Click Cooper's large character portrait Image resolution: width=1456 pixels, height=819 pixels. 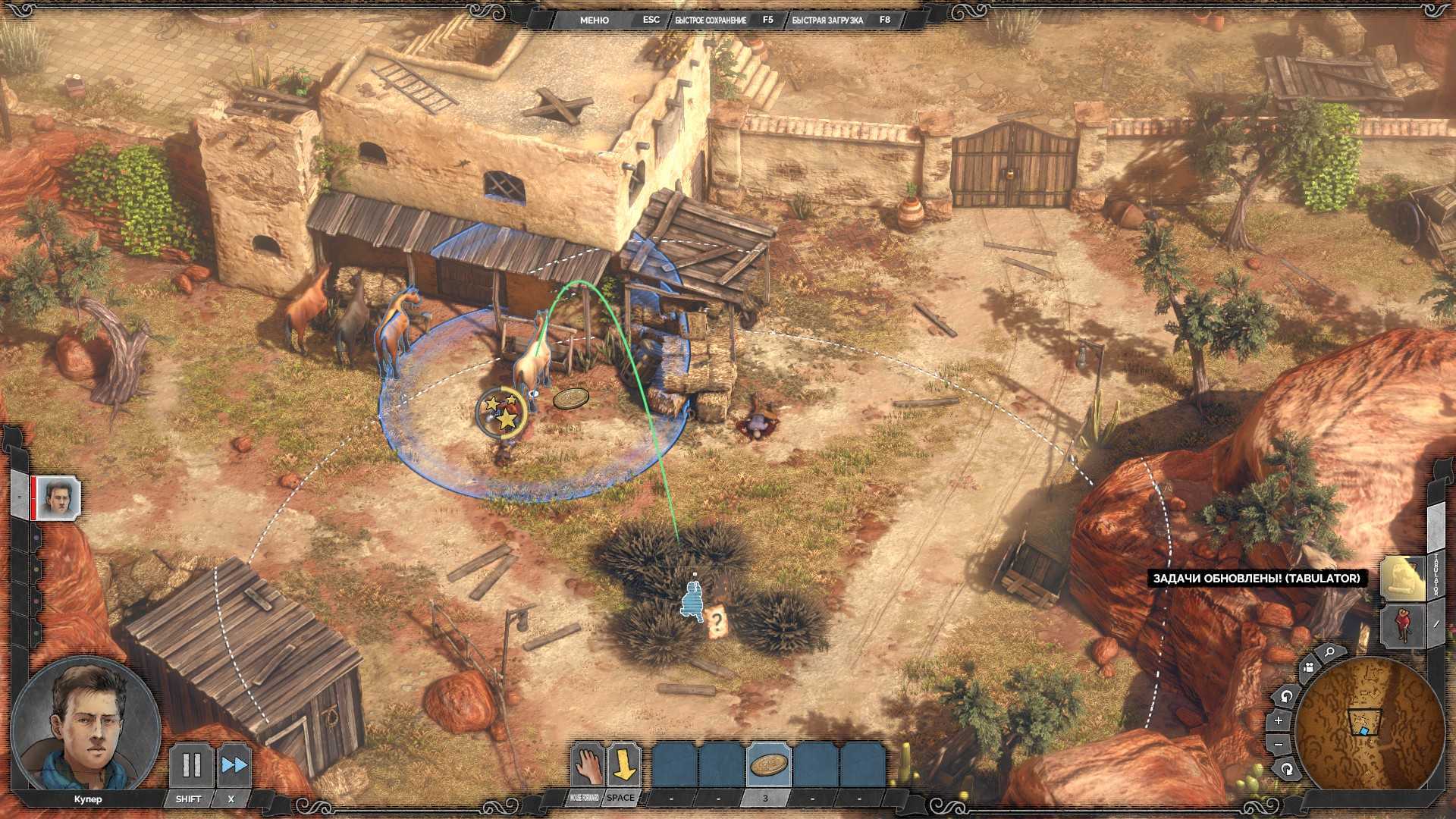(86, 728)
